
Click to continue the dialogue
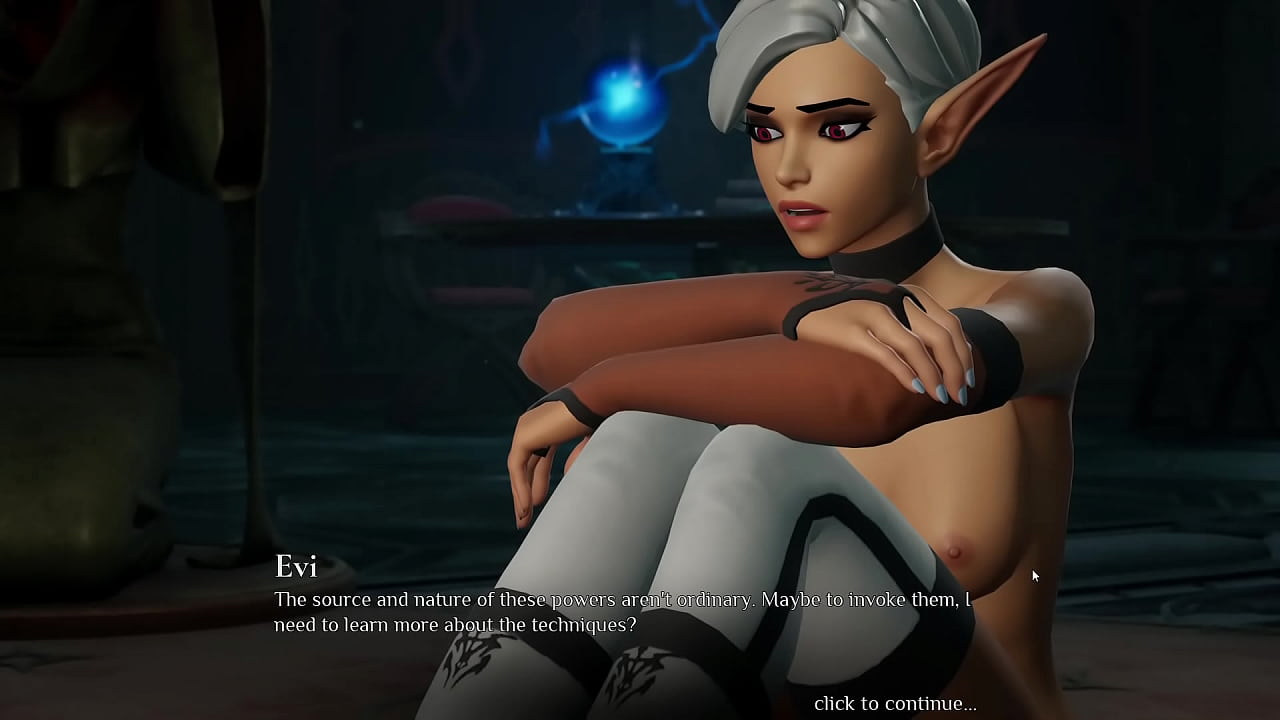[x=894, y=703]
